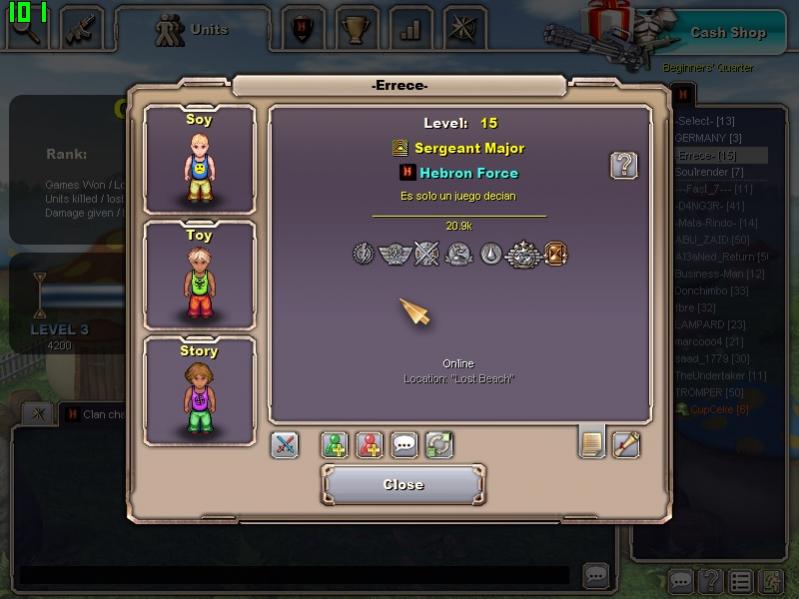Open private chat with speech bubble button
Screen dimensions: 799x599
[405, 445]
